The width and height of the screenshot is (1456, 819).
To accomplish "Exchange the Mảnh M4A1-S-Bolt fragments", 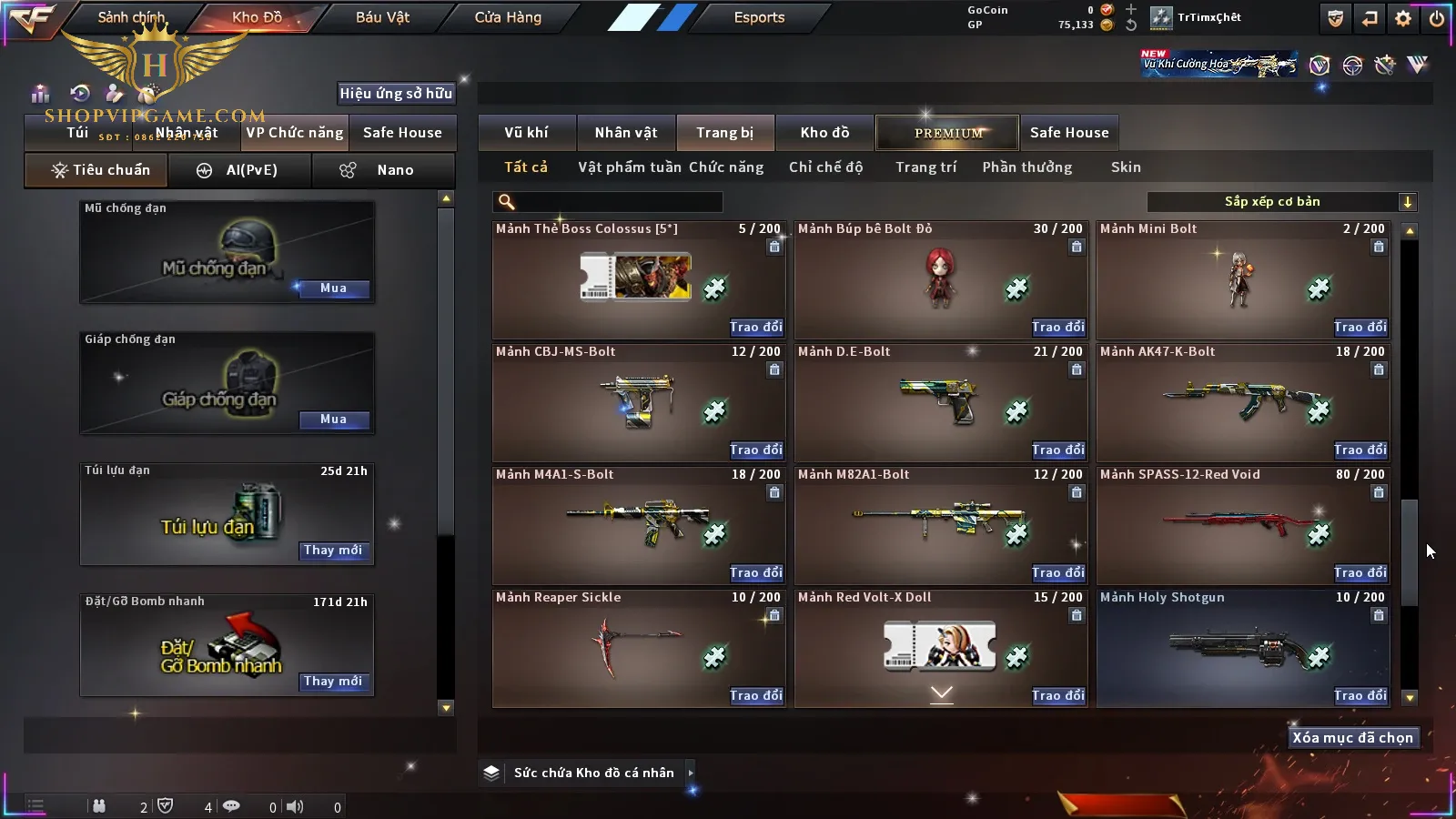I will tap(755, 572).
